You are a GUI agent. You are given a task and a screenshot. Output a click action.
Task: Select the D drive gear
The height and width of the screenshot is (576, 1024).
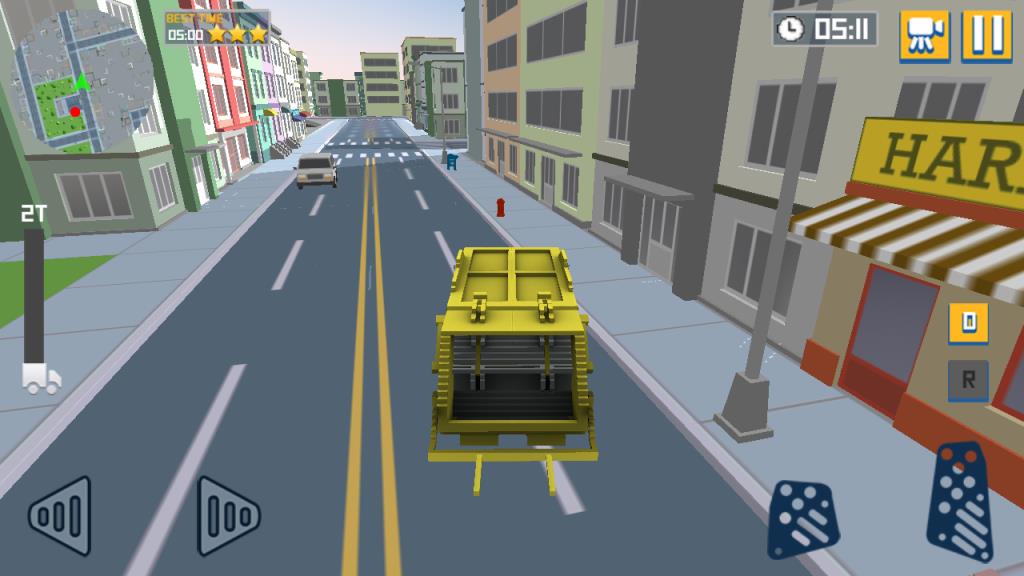(968, 323)
